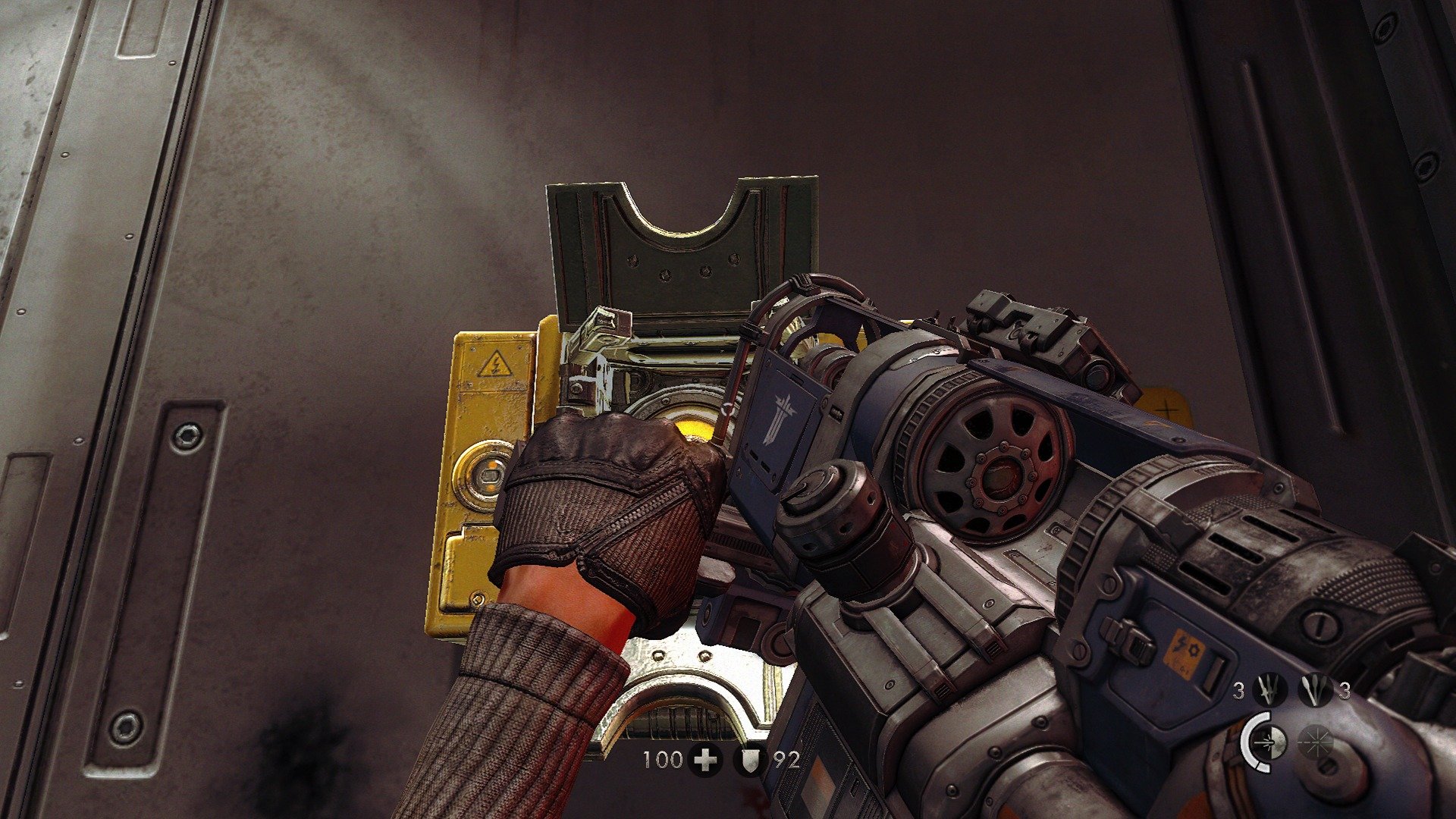The image size is (1456, 819).
Task: Select the left grenade ammo slot
Action: pos(1267,690)
